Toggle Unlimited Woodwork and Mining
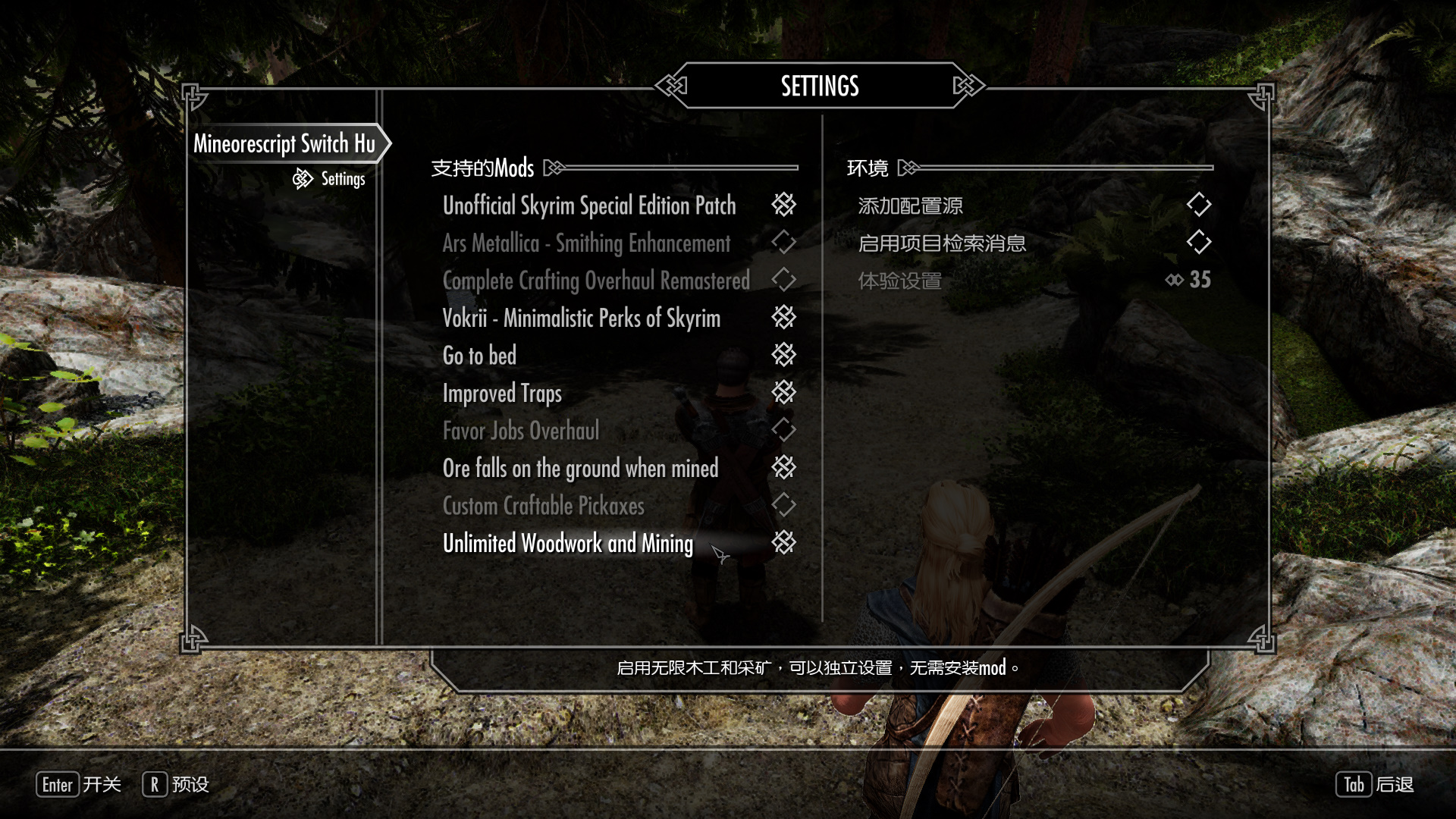The height and width of the screenshot is (819, 1456). point(783,543)
